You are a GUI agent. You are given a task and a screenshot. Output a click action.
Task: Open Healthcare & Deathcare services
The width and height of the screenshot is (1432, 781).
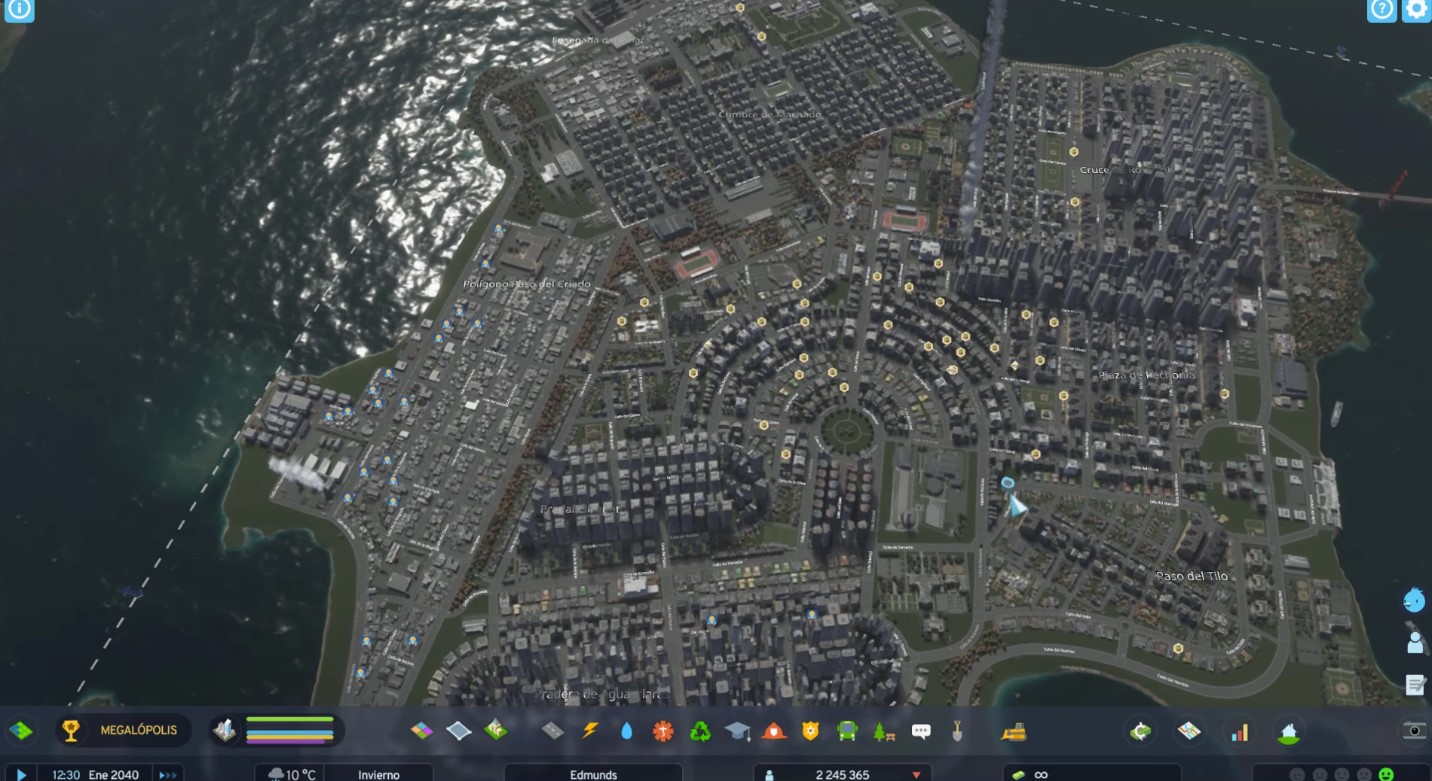pyautogui.click(x=662, y=730)
